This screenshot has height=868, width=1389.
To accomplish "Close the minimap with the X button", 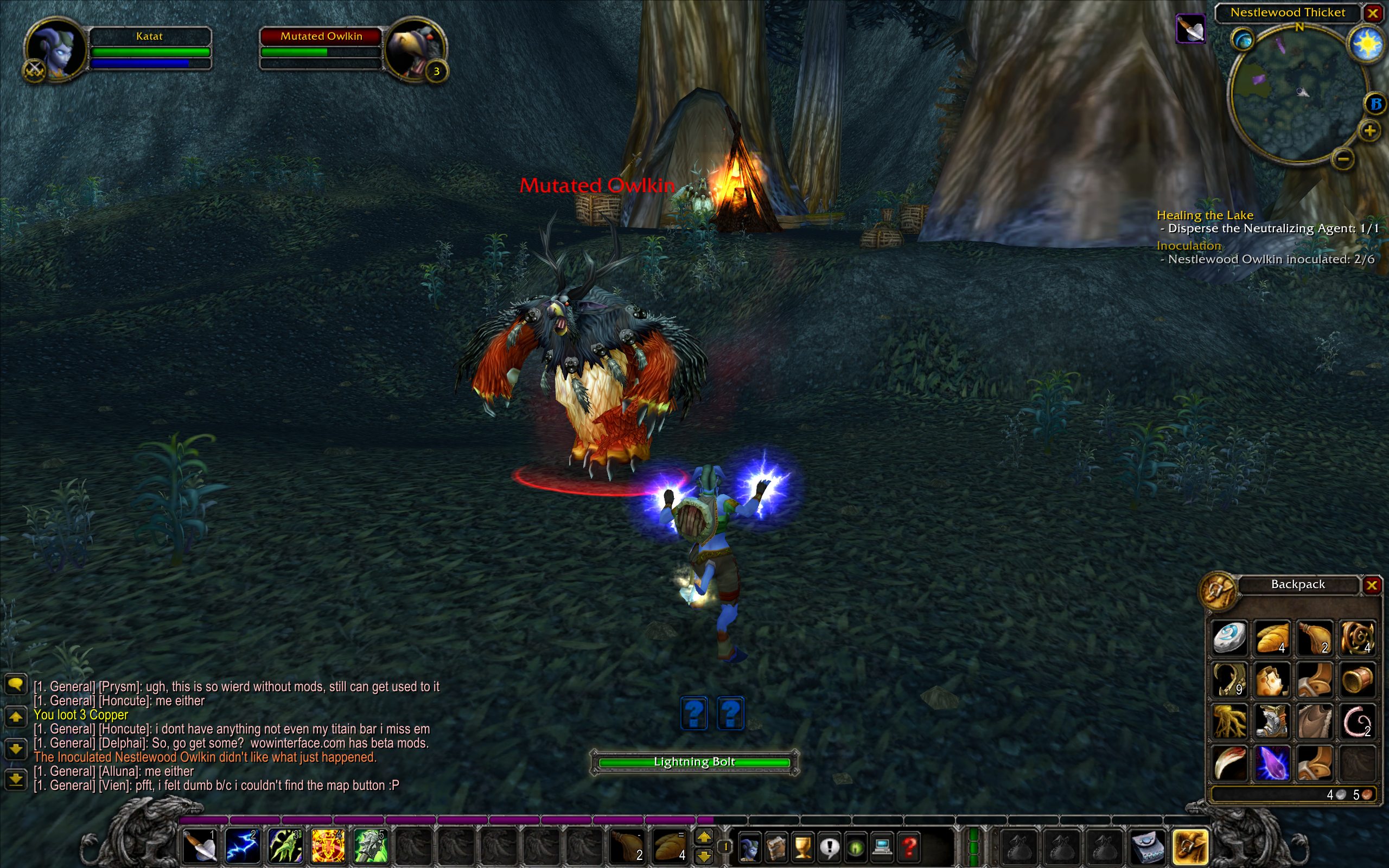I will coord(1373,12).
